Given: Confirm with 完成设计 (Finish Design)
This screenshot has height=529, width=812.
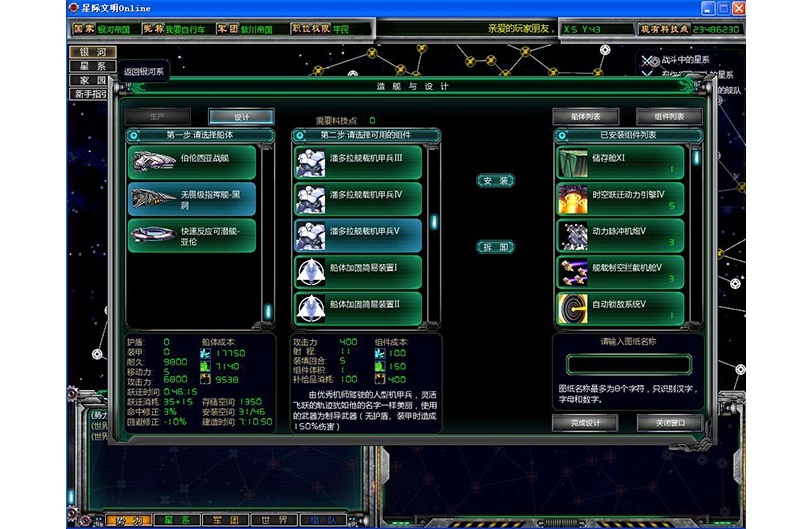Looking at the screenshot, I should pos(585,423).
